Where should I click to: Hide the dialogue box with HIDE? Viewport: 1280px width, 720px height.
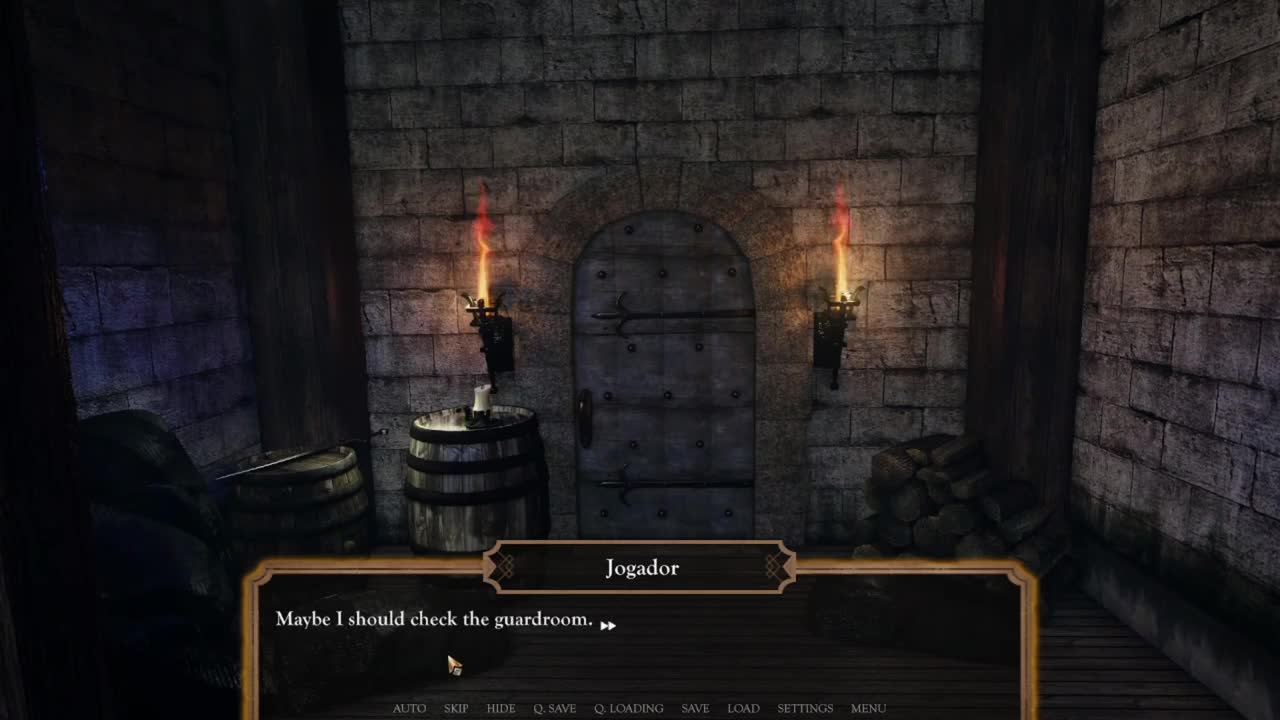coord(501,708)
